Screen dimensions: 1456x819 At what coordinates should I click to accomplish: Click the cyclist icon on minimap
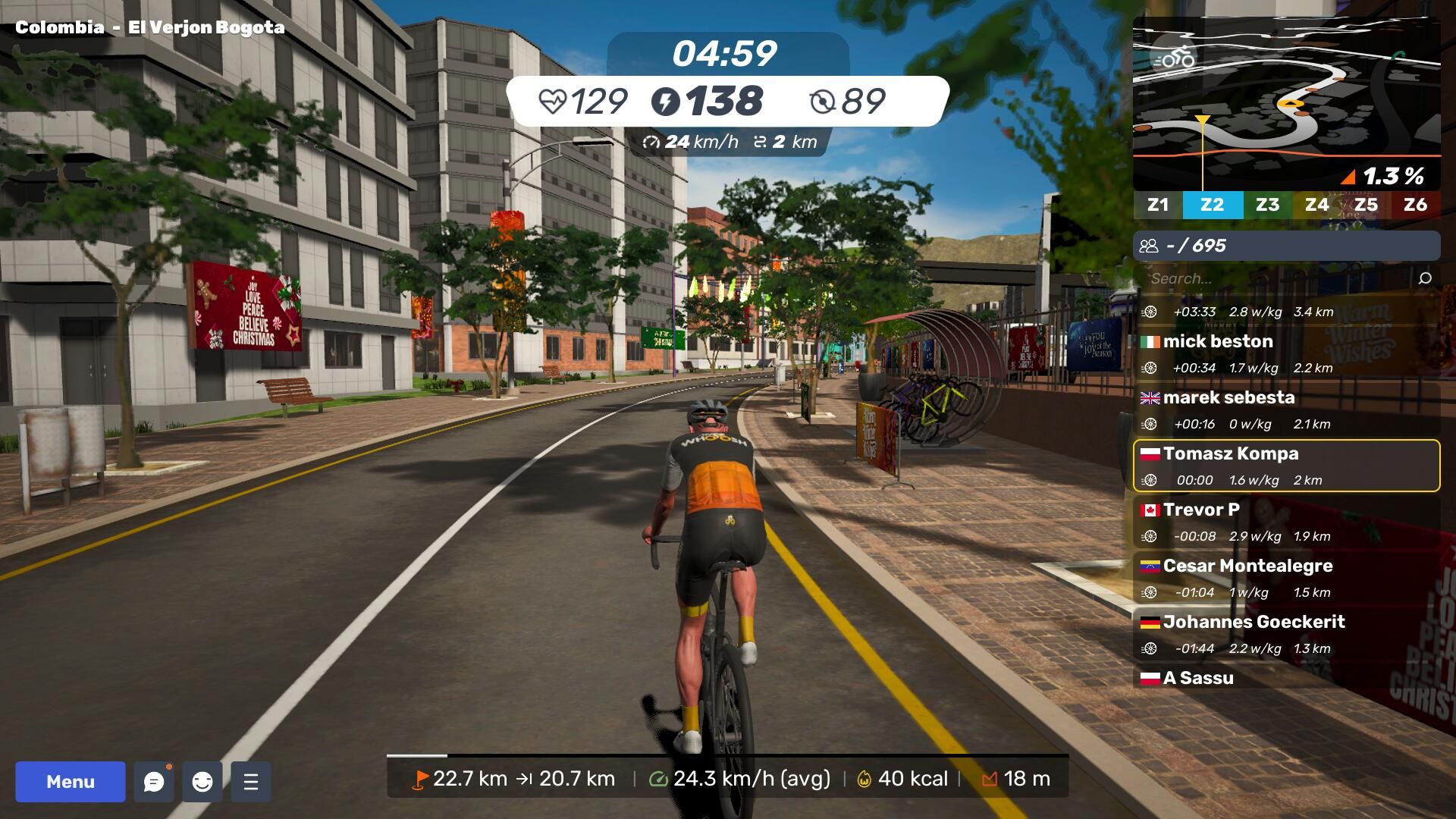[x=1174, y=58]
